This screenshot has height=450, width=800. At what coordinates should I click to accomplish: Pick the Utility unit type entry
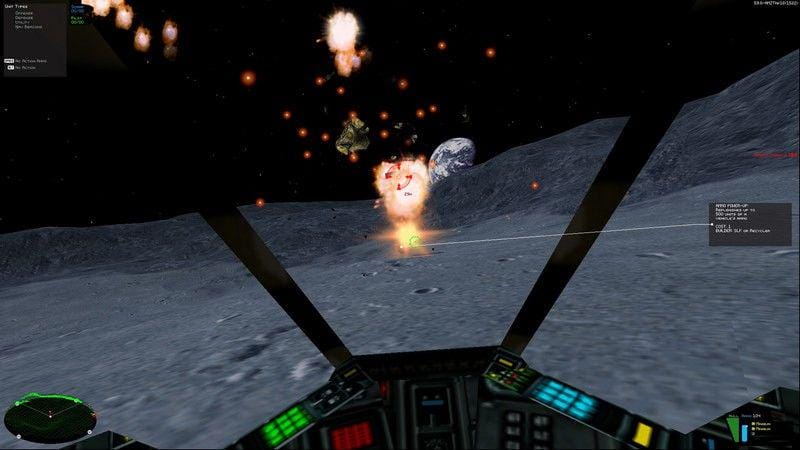(22, 23)
